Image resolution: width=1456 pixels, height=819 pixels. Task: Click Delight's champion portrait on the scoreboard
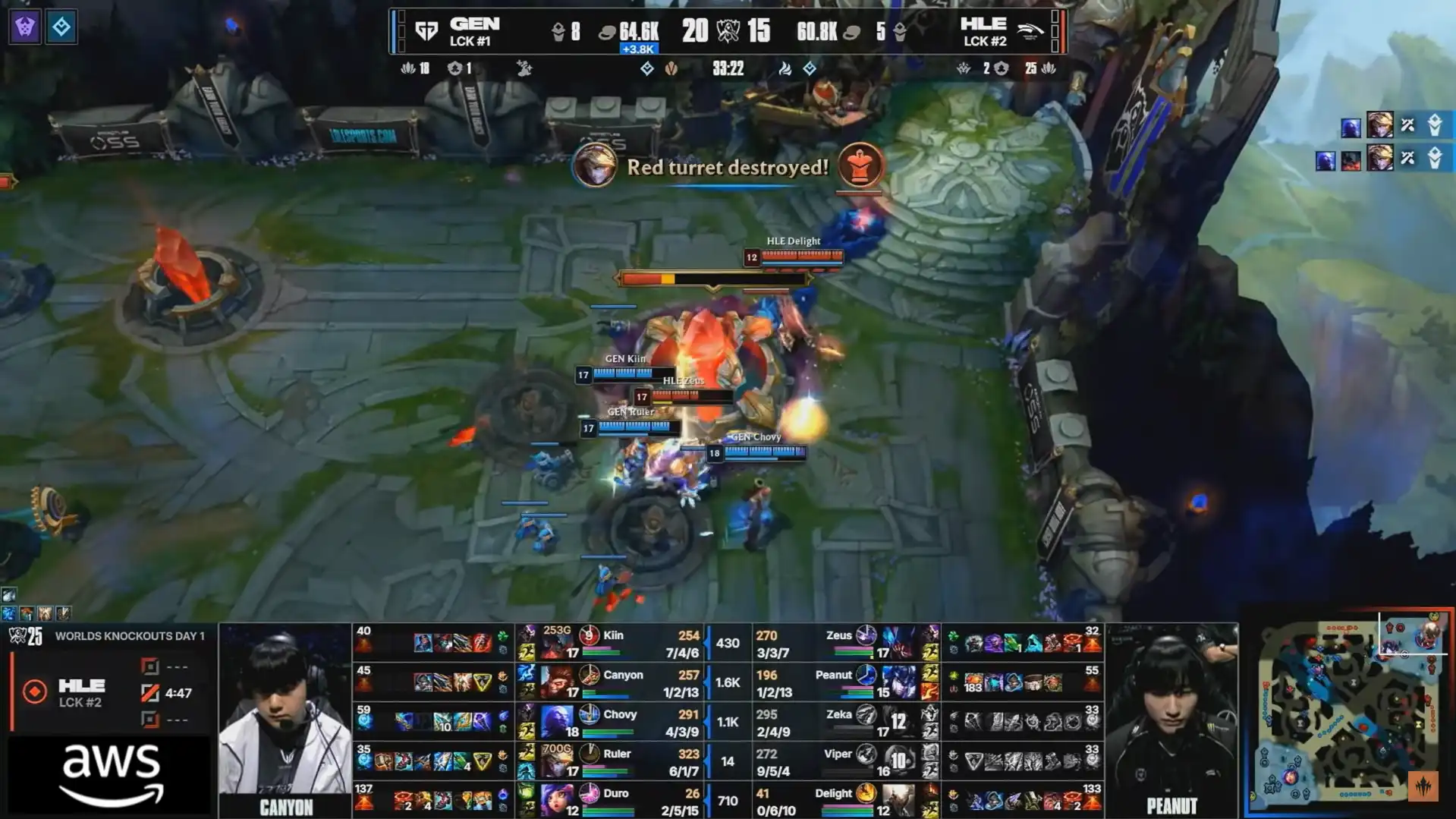pyautogui.click(x=898, y=801)
